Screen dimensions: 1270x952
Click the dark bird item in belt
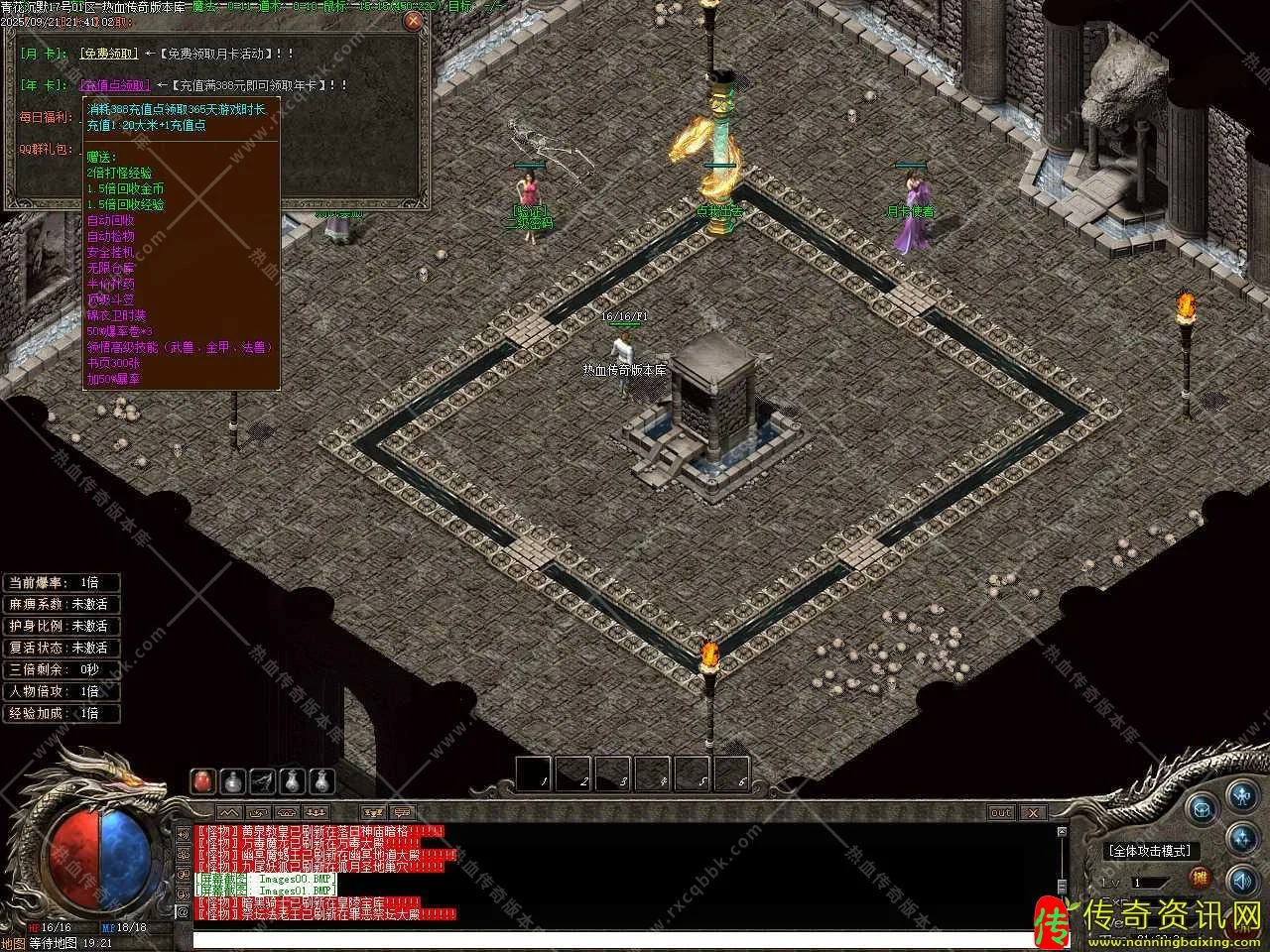tap(262, 781)
